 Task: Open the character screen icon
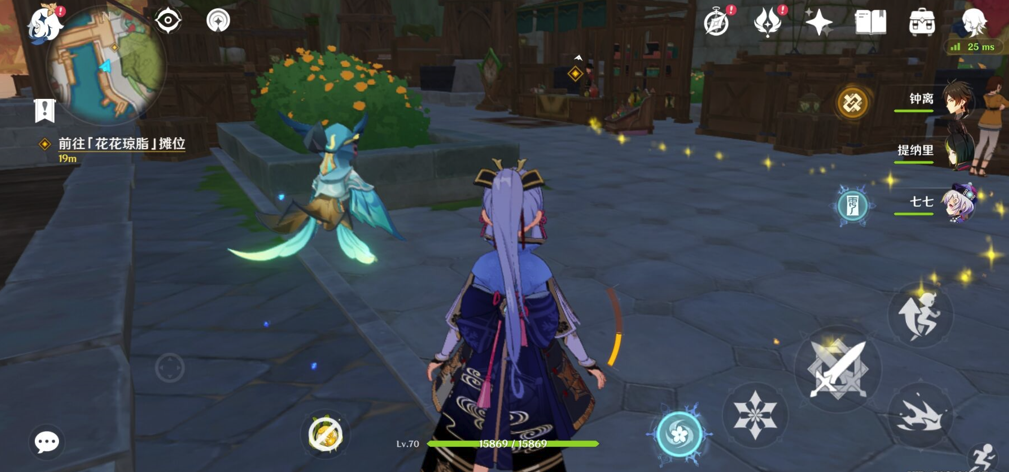972,22
